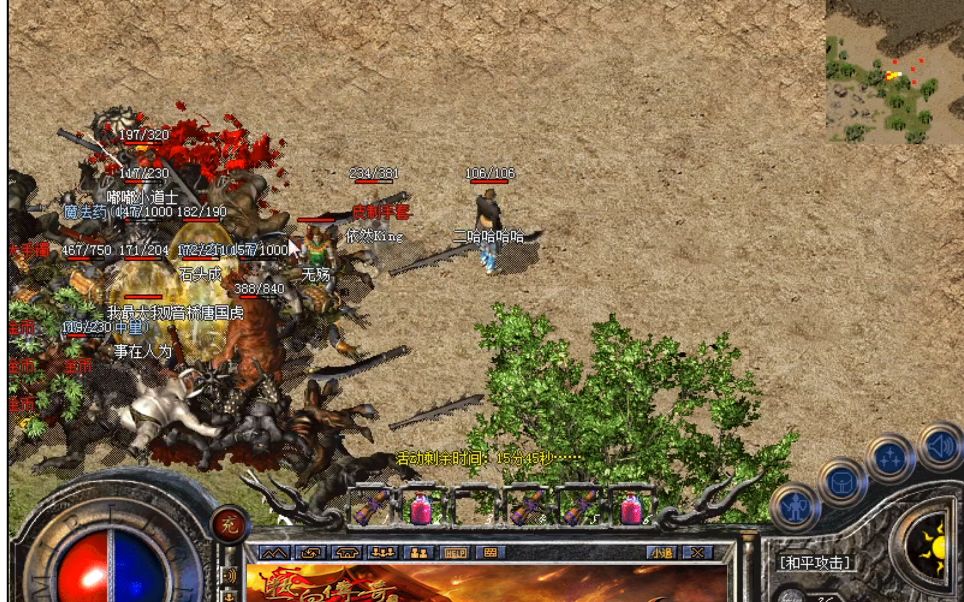
Task: Click the grid icon button after HELP
Action: (490, 552)
